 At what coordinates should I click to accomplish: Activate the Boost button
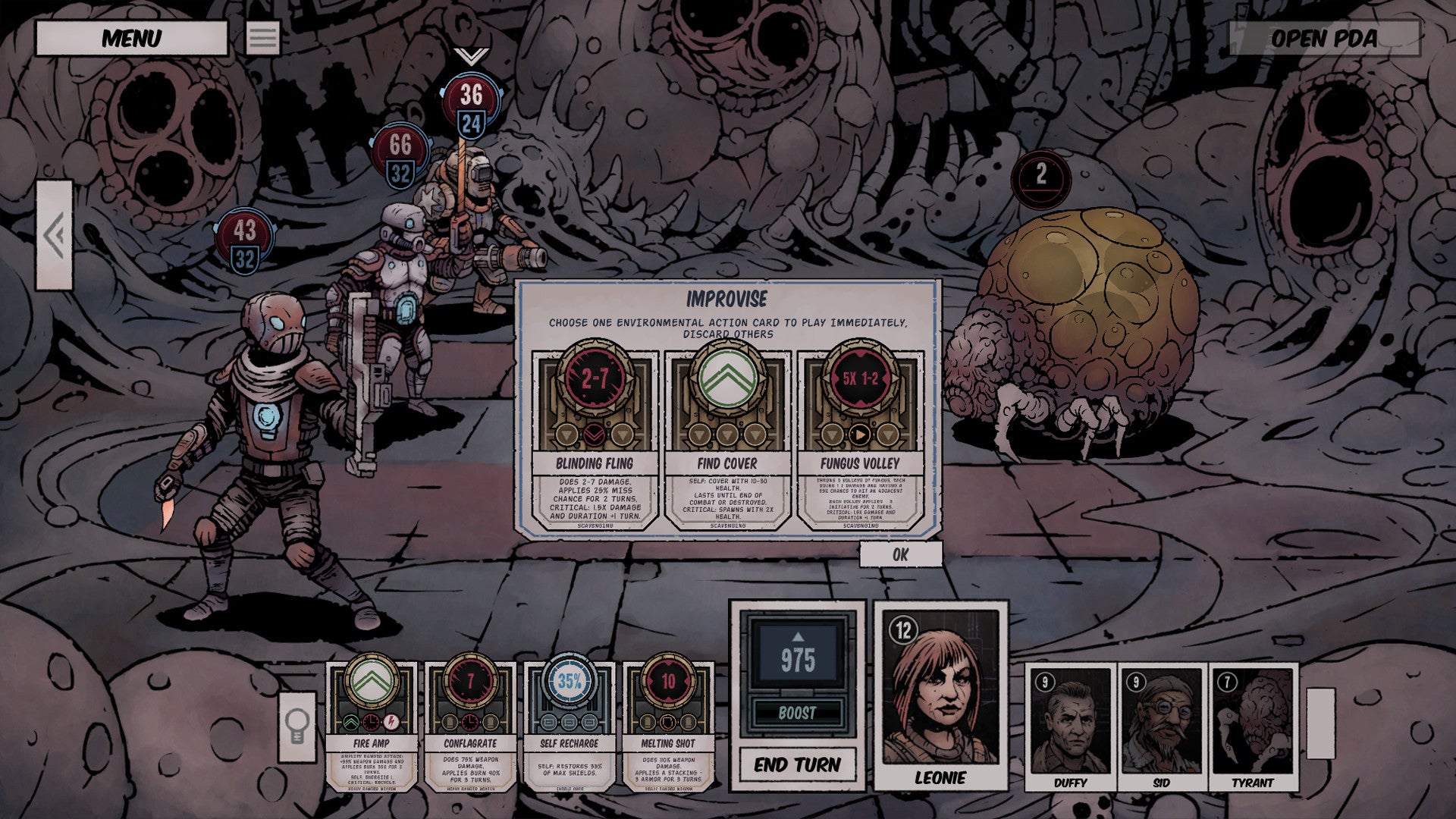tap(797, 713)
